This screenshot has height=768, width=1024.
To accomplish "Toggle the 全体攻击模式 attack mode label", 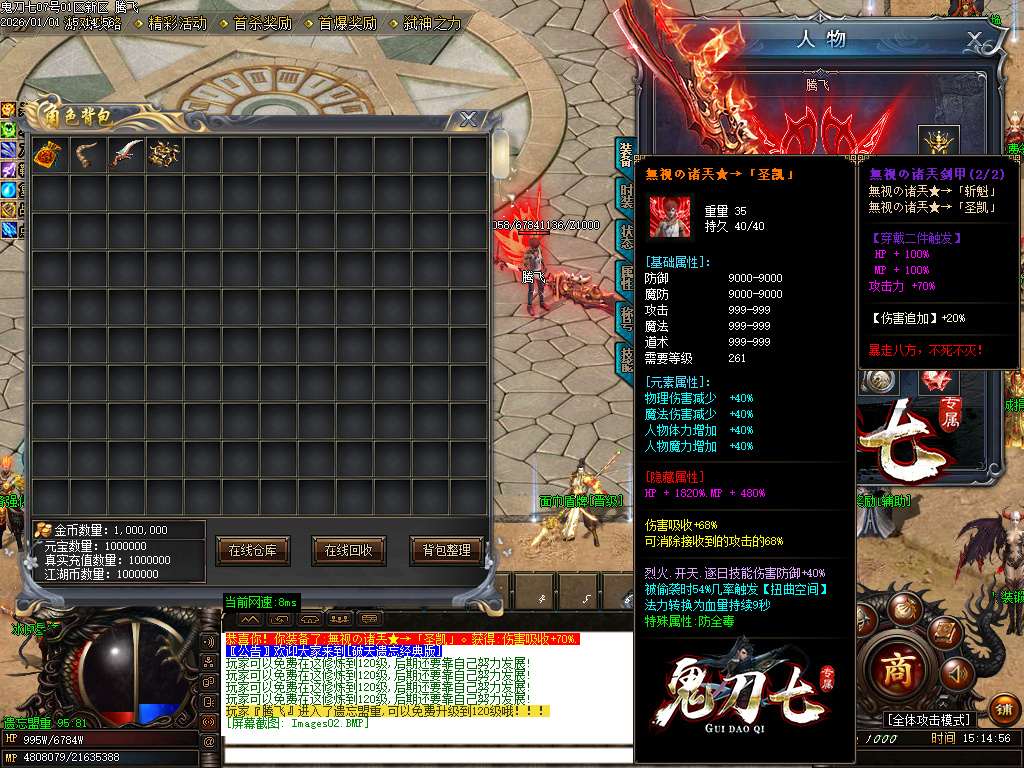I will coord(929,720).
